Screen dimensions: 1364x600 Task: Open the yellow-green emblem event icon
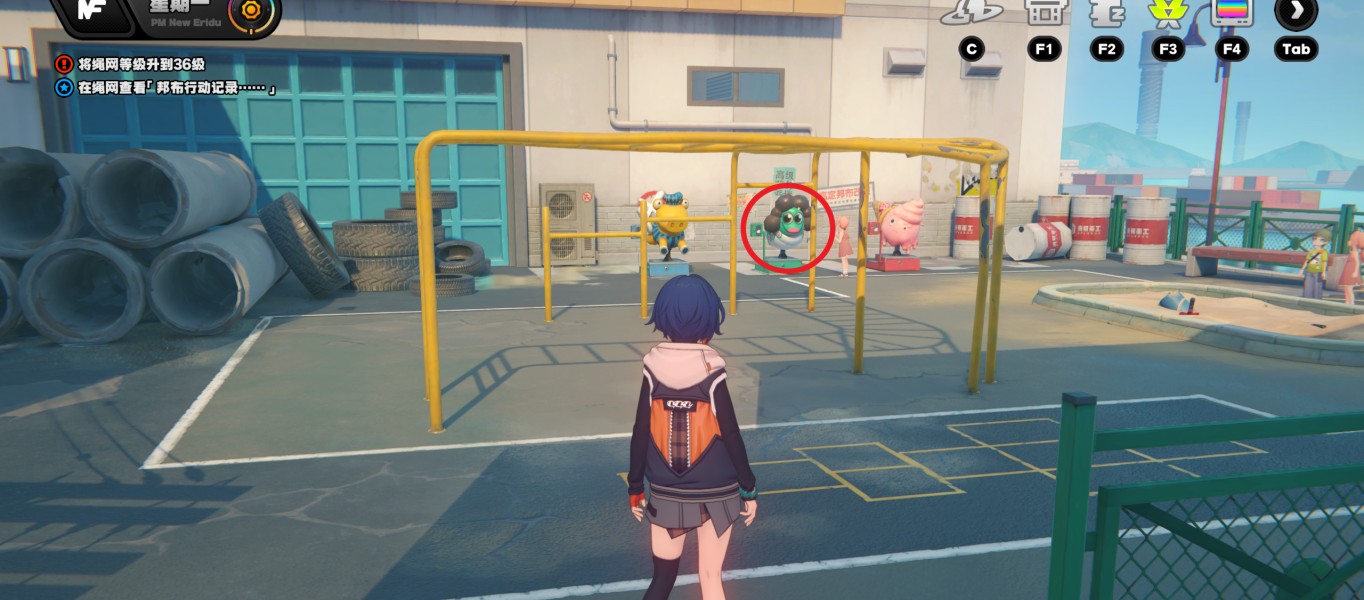1166,12
